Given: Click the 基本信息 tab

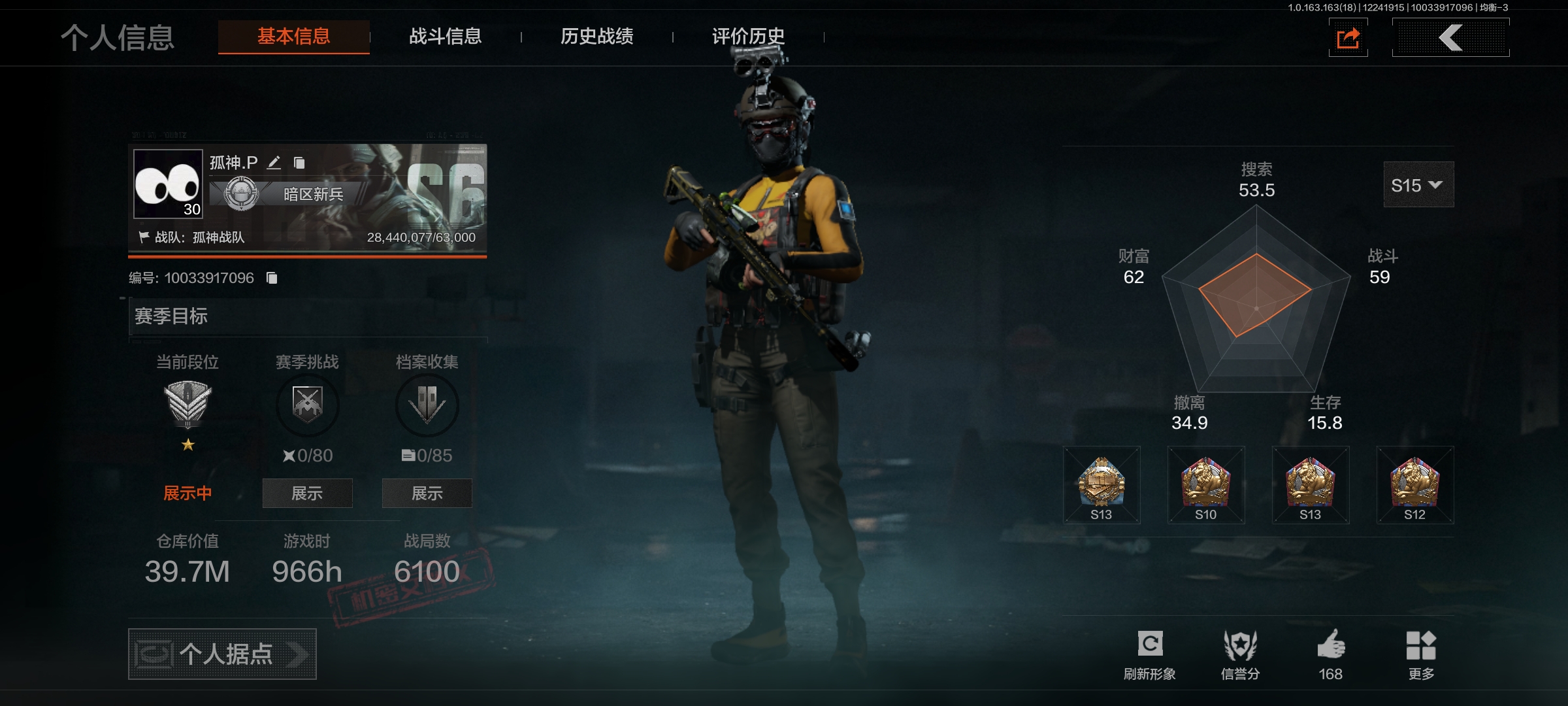Looking at the screenshot, I should (293, 37).
